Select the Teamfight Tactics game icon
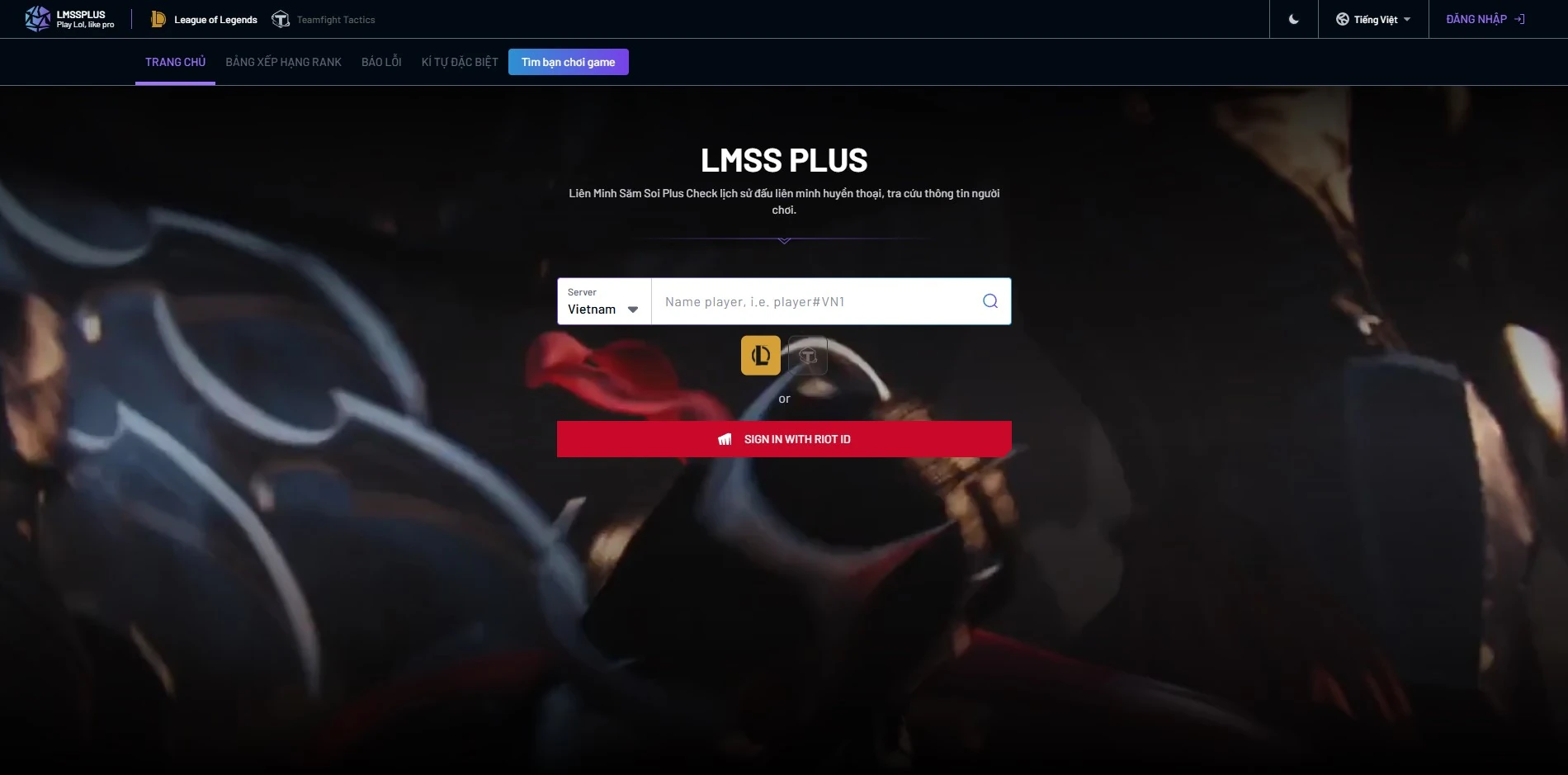1568x775 pixels. [281, 18]
